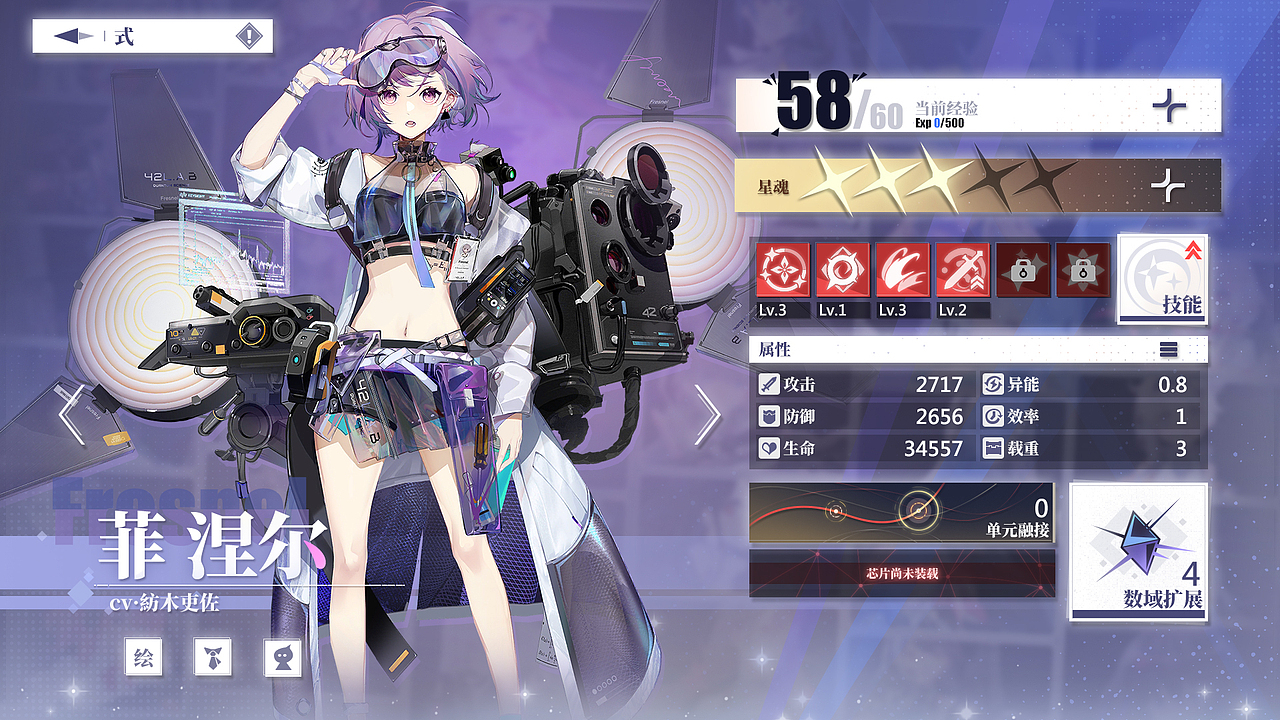The image size is (1280, 720).
Task: Switch to the previous character
Action: tap(71, 414)
